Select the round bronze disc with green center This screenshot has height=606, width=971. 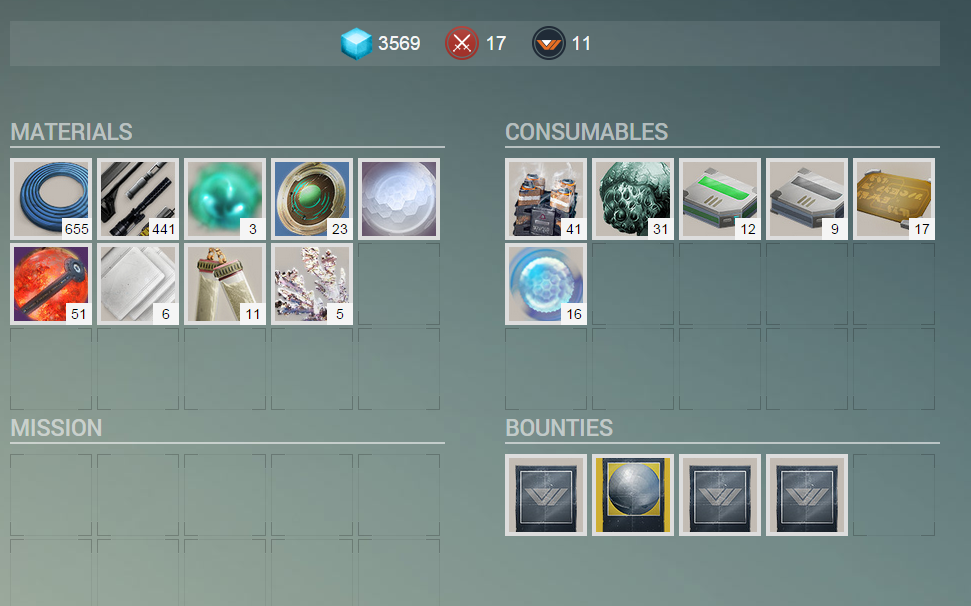coord(312,198)
